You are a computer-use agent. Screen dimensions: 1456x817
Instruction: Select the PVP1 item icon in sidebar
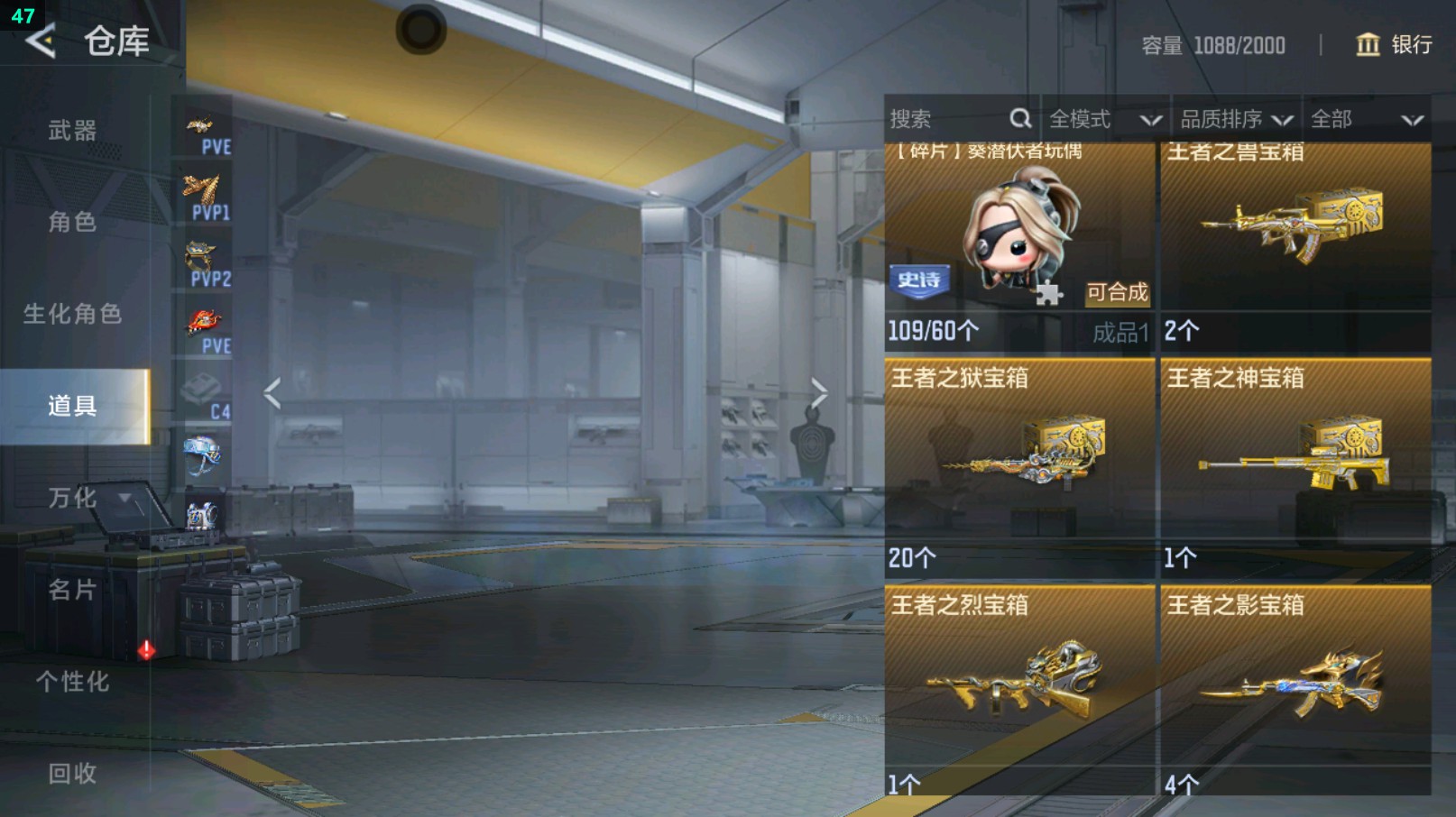tap(204, 191)
